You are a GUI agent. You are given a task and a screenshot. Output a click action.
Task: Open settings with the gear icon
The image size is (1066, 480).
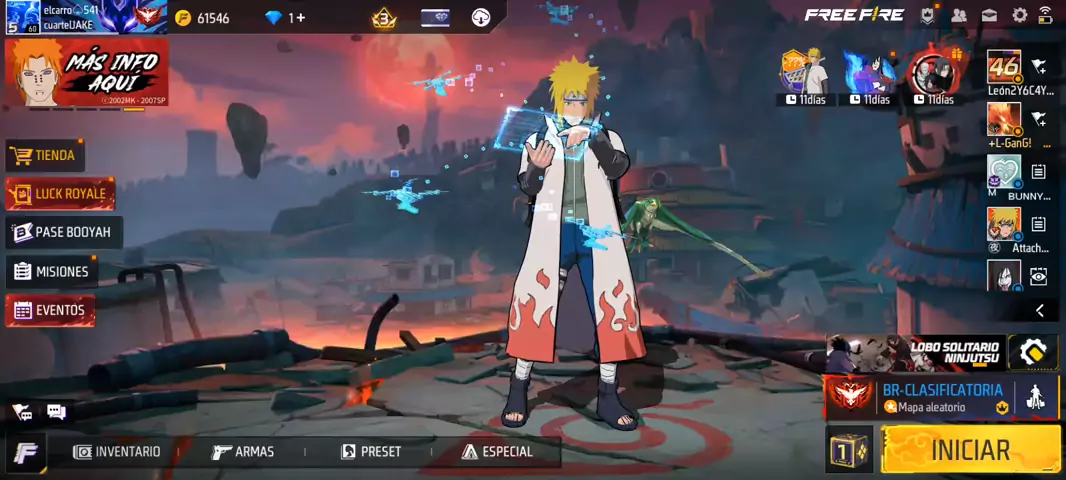point(1019,15)
